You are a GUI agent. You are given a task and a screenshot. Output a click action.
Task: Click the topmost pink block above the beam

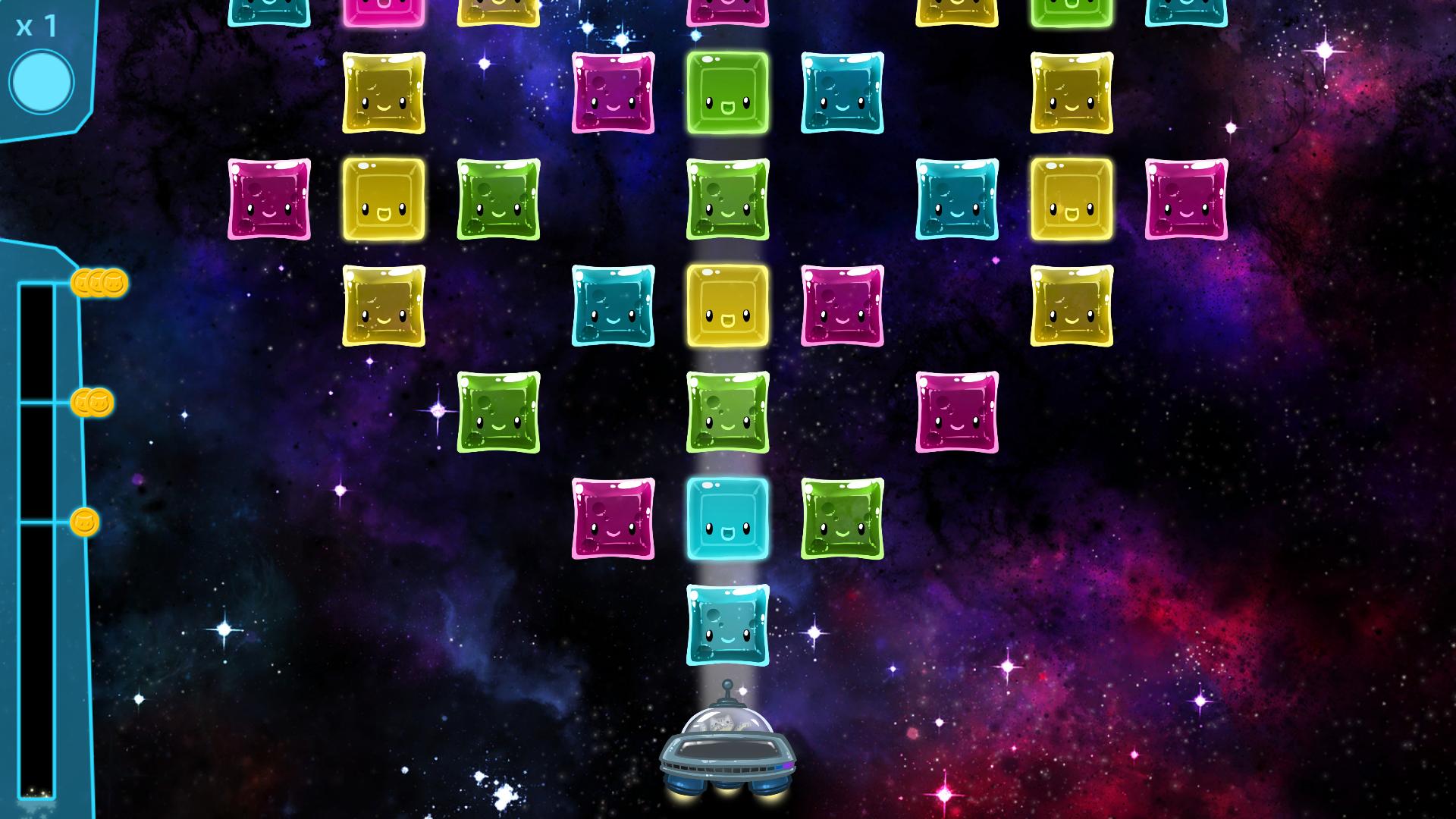tap(726, 9)
